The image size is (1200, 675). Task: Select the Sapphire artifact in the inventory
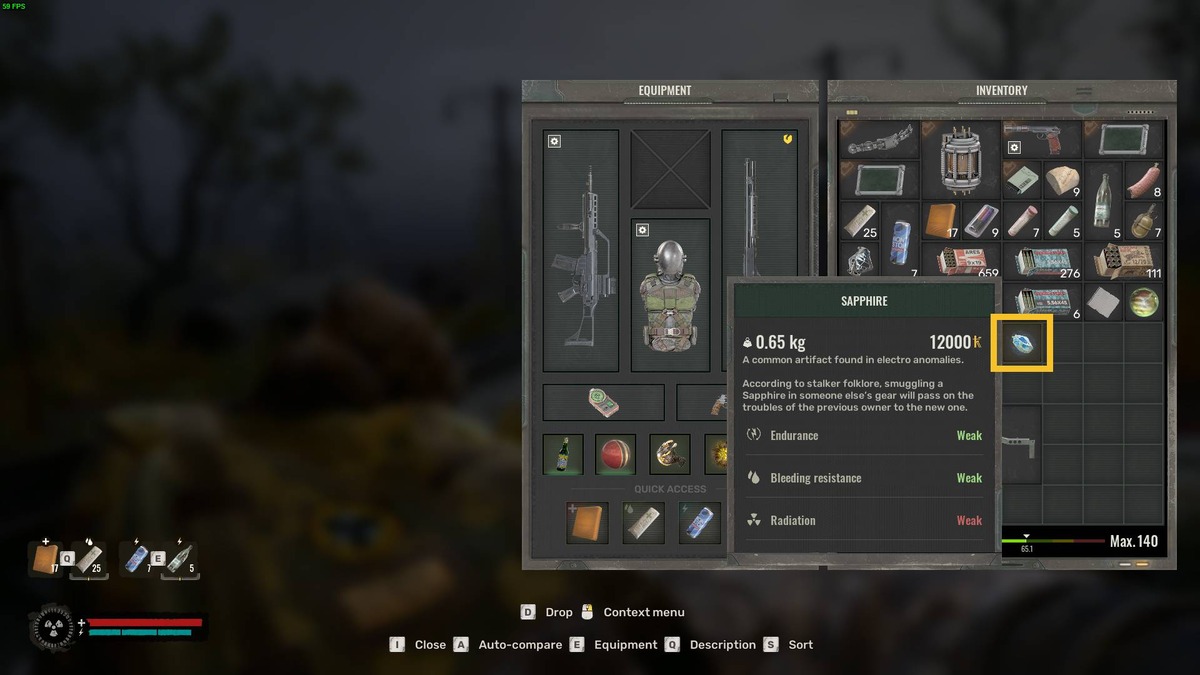pos(1021,343)
